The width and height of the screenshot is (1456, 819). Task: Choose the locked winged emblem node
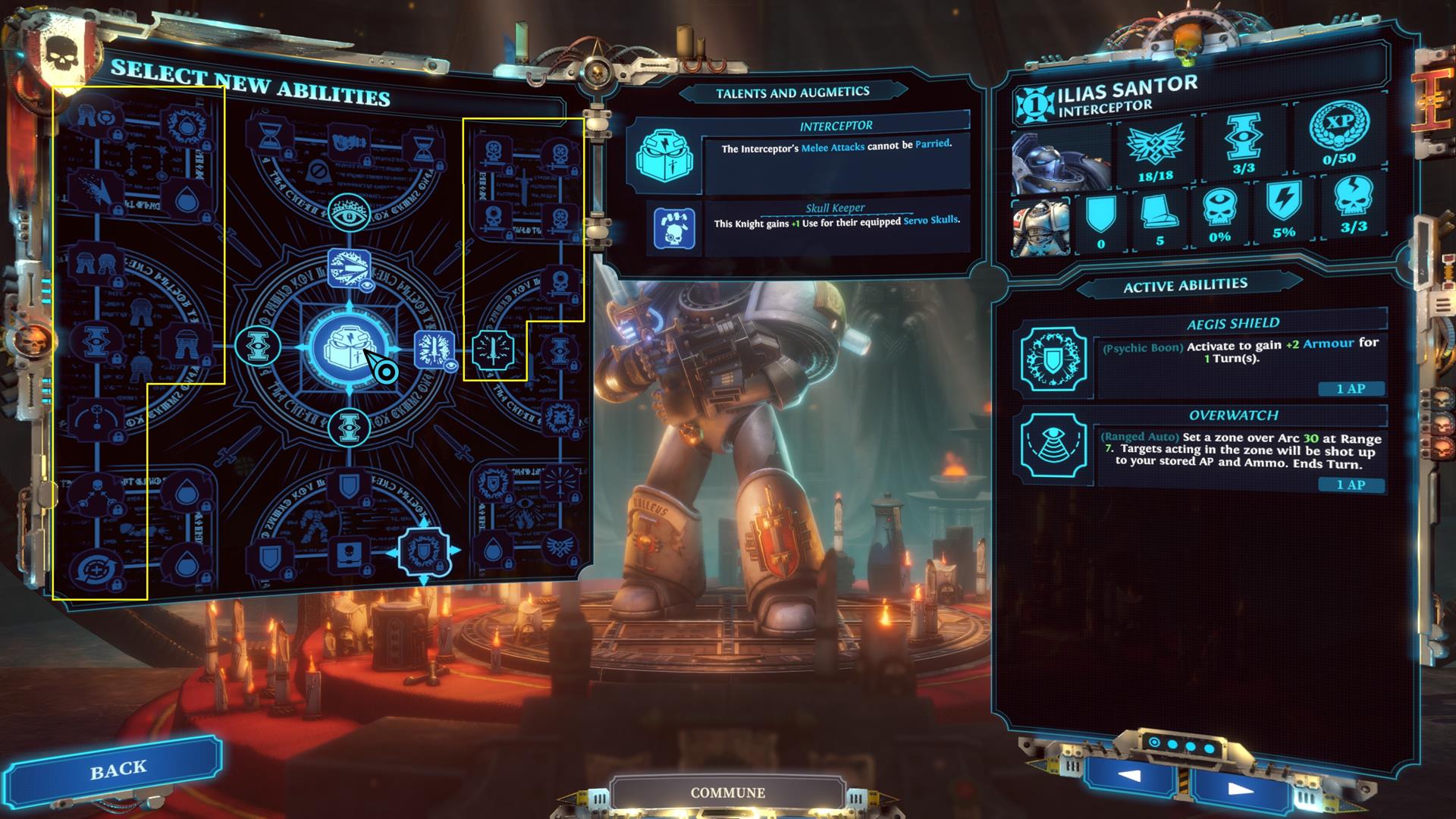point(560,550)
